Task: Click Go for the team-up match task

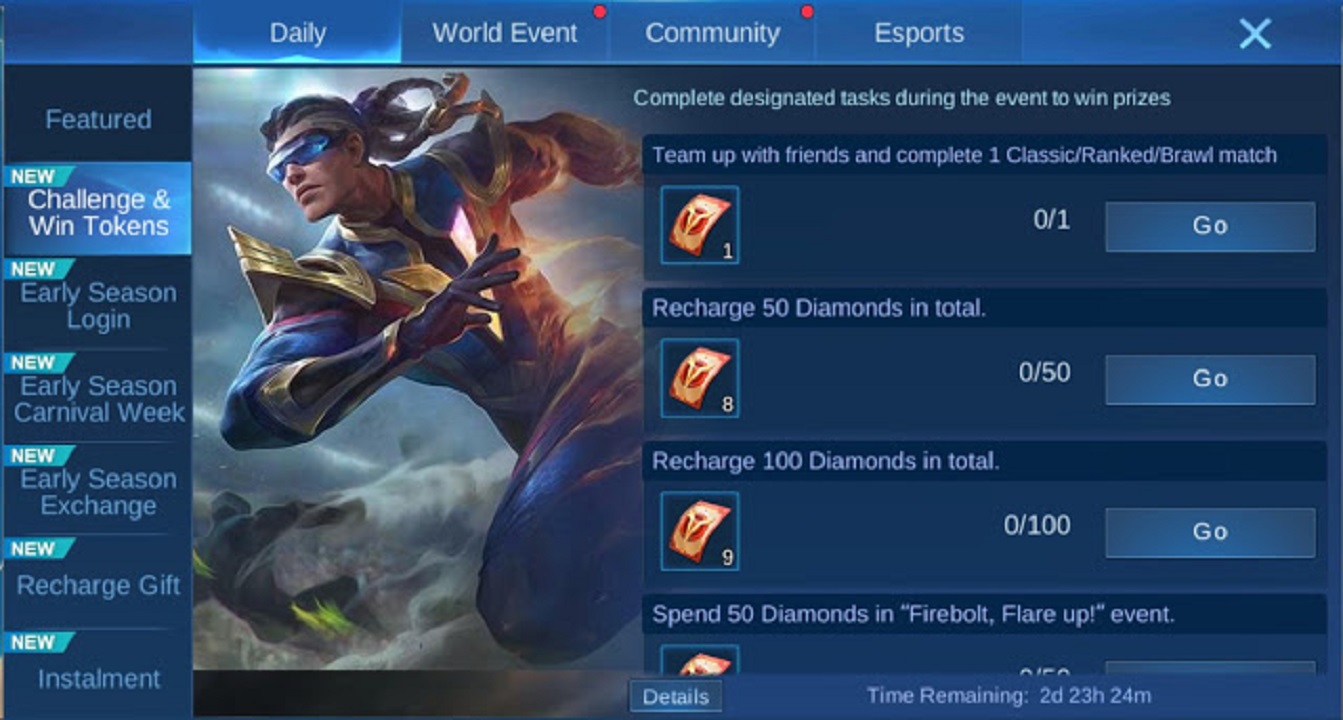Action: tap(1209, 225)
